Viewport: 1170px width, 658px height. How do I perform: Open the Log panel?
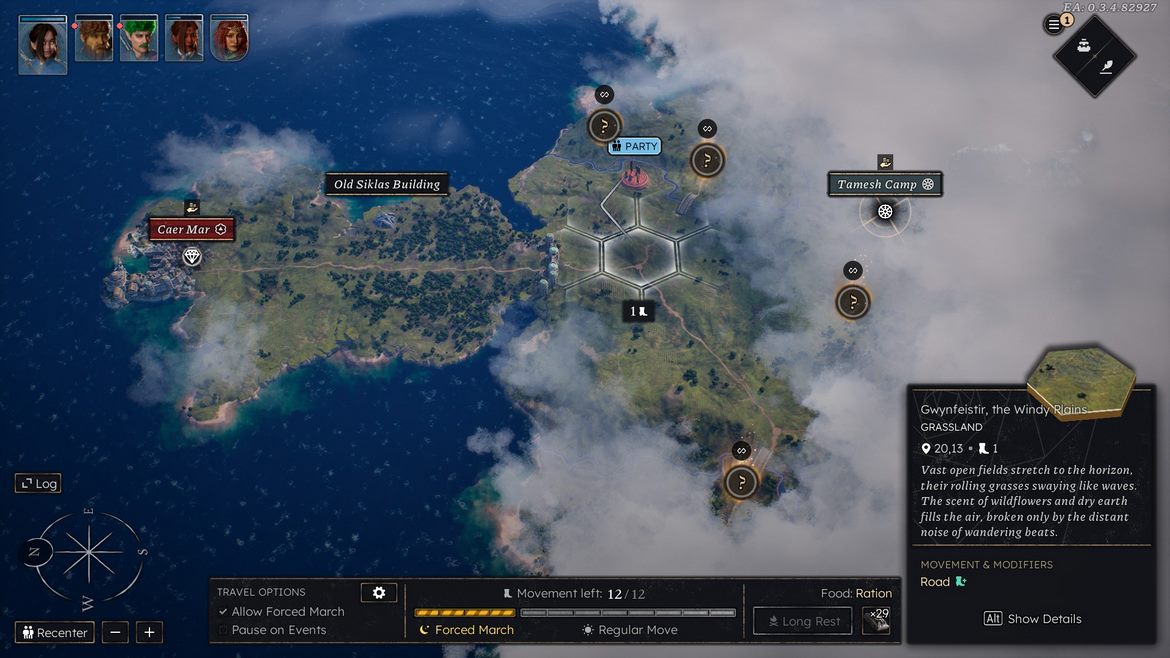(38, 484)
